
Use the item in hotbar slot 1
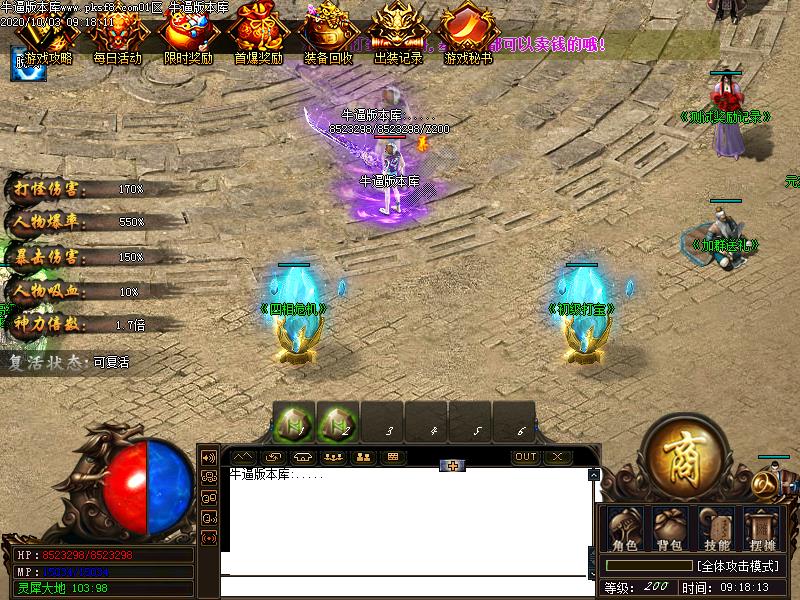click(x=295, y=424)
